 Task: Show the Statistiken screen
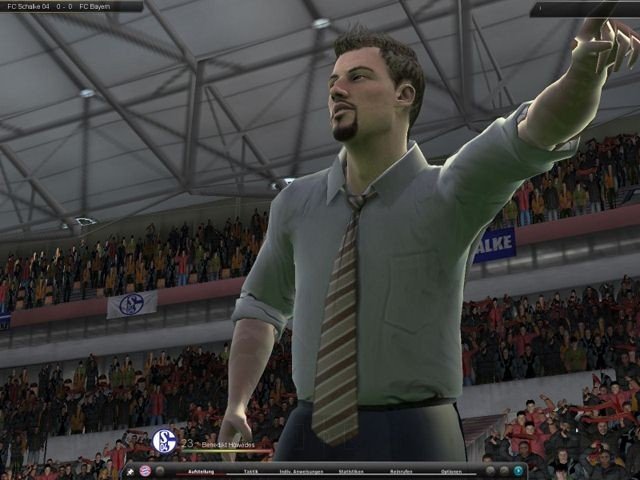coord(351,470)
